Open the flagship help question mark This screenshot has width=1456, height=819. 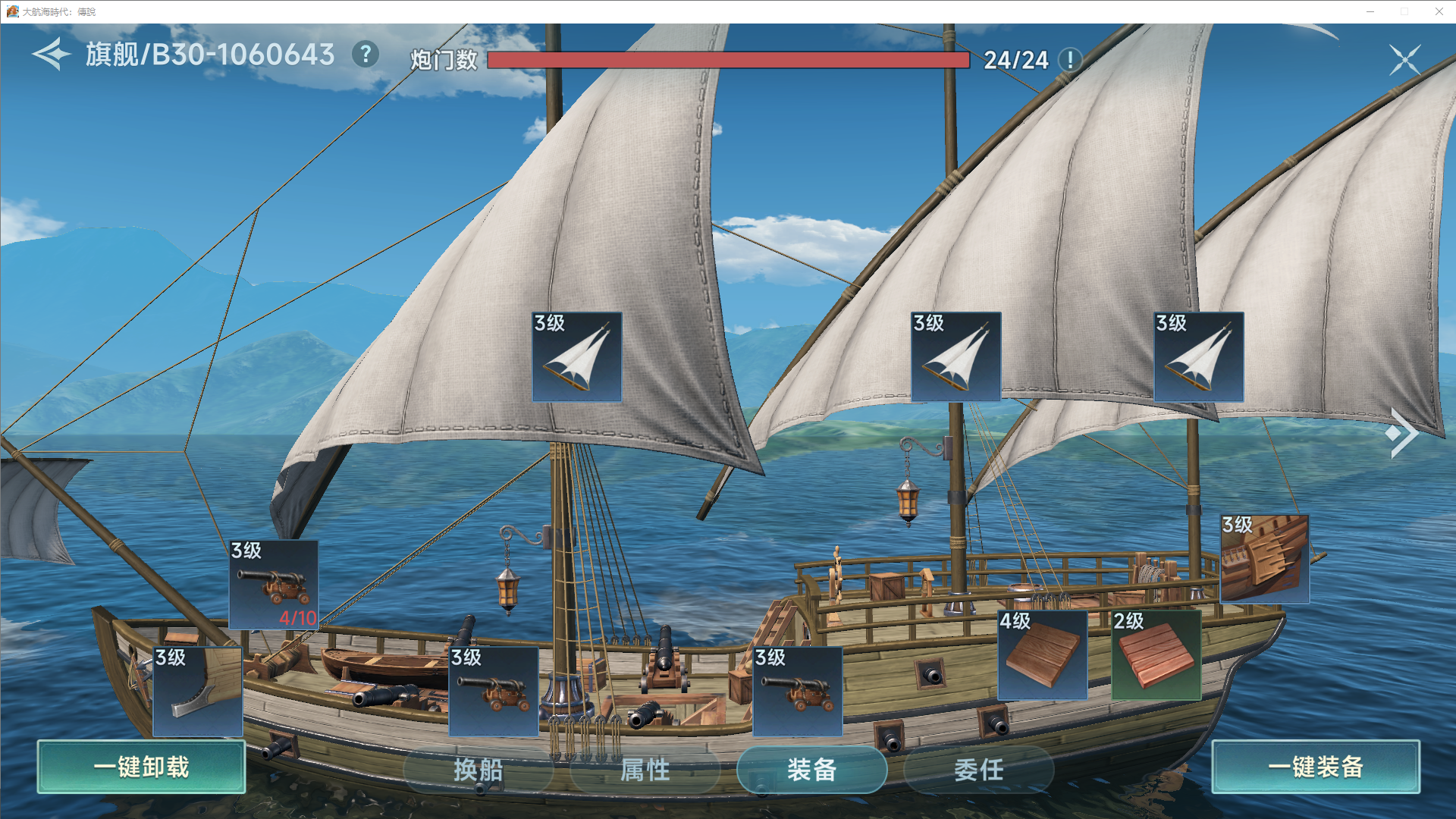[x=366, y=55]
